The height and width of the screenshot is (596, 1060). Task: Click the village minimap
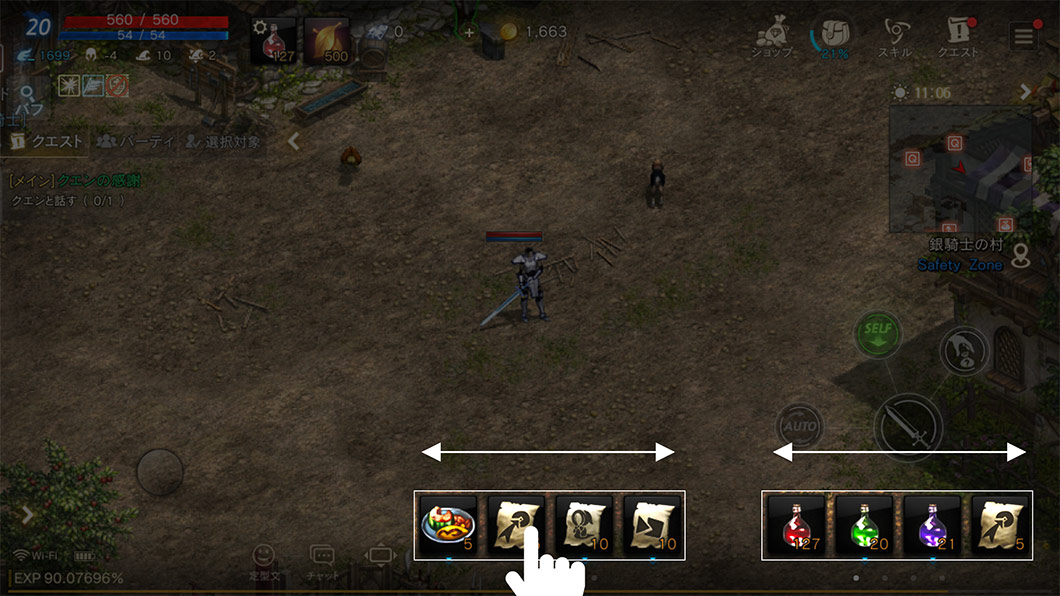tap(959, 170)
